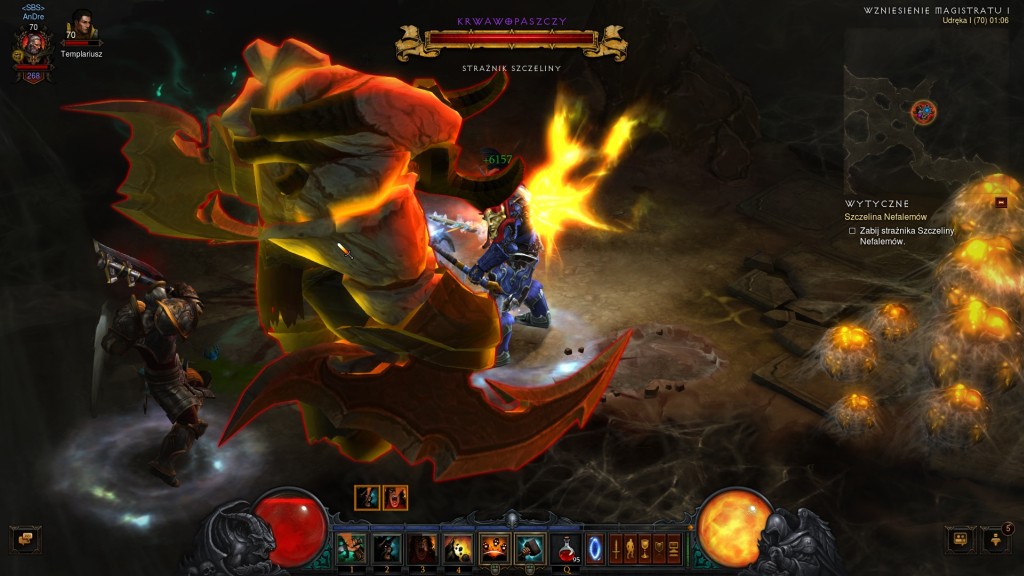Image resolution: width=1024 pixels, height=576 pixels.
Task: Open the chalice-icon menu button
Action: 646,548
